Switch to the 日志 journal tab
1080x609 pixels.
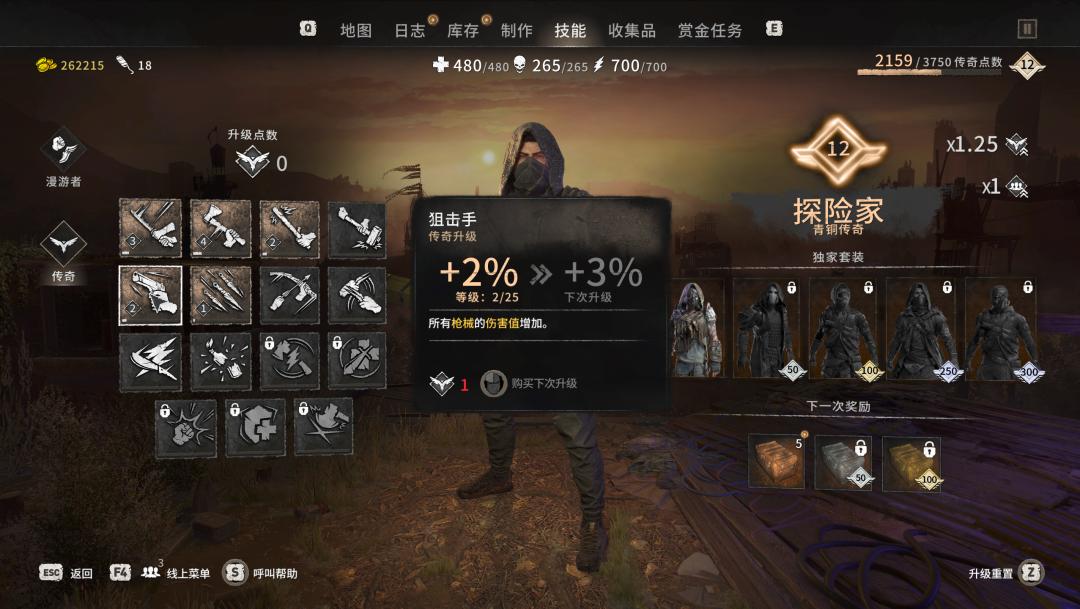(409, 30)
